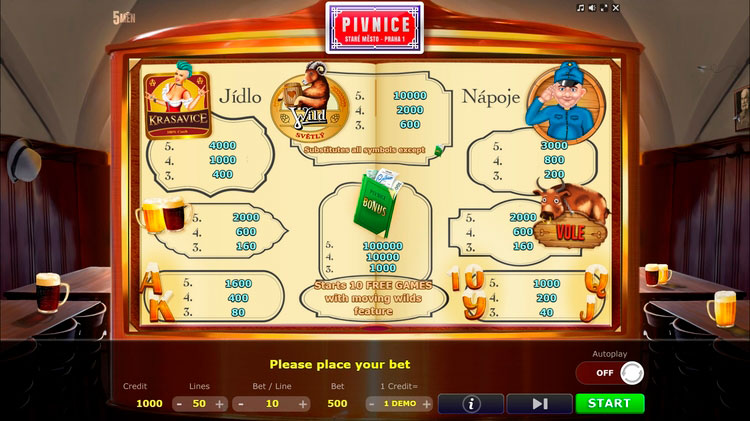Decrease the credit denomination
750x421 pixels.
point(372,404)
